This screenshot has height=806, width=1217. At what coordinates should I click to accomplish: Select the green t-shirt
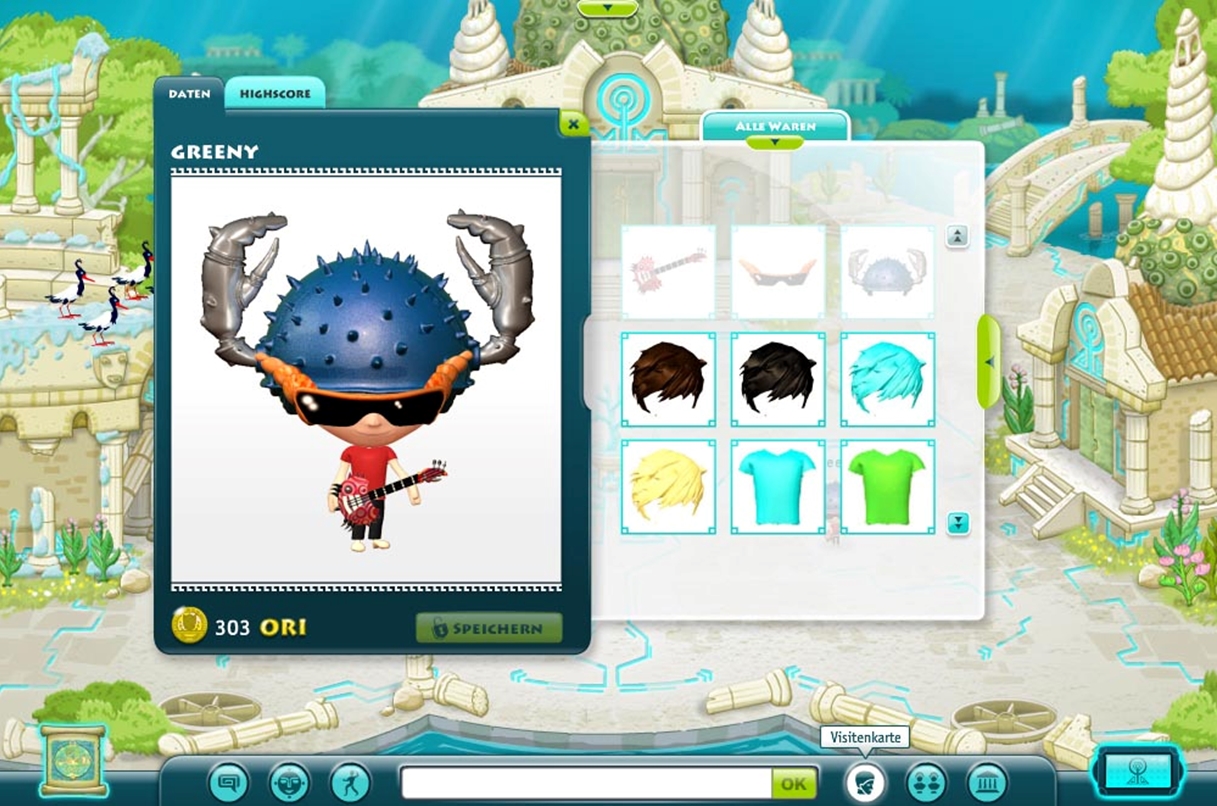click(887, 487)
